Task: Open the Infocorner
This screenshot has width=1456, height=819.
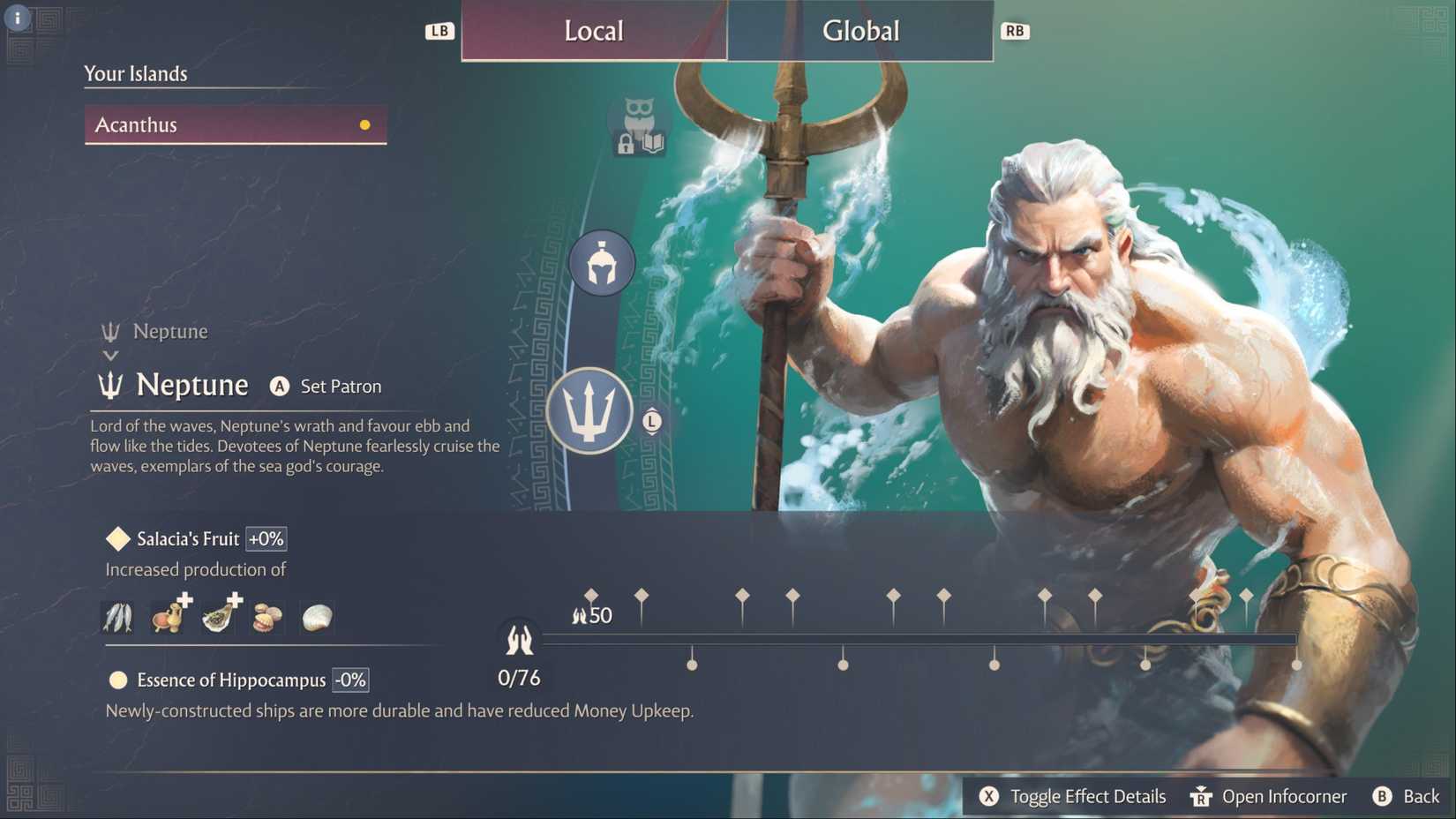Action: click(x=1268, y=796)
